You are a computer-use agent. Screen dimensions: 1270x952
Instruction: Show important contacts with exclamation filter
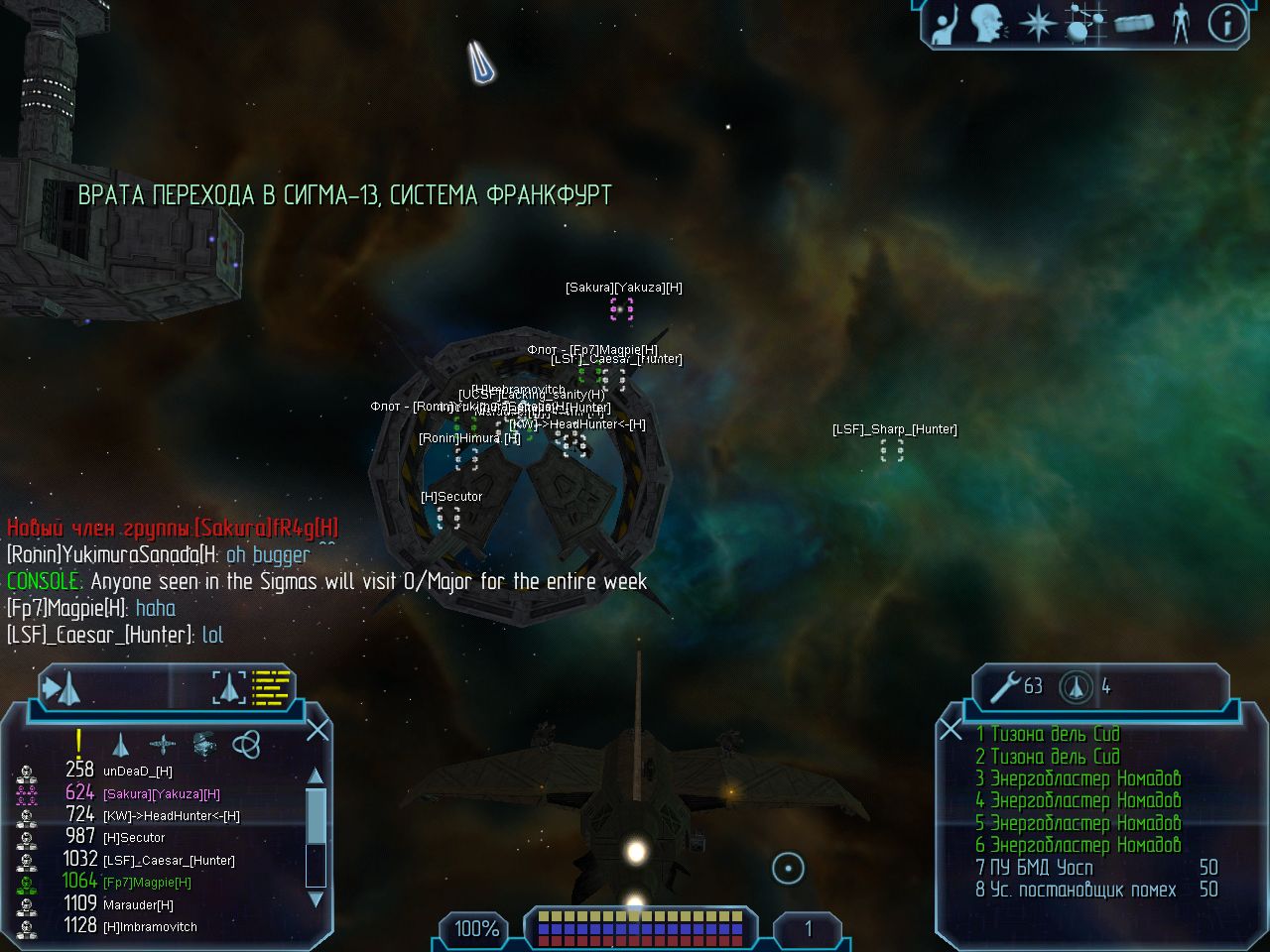coord(78,743)
